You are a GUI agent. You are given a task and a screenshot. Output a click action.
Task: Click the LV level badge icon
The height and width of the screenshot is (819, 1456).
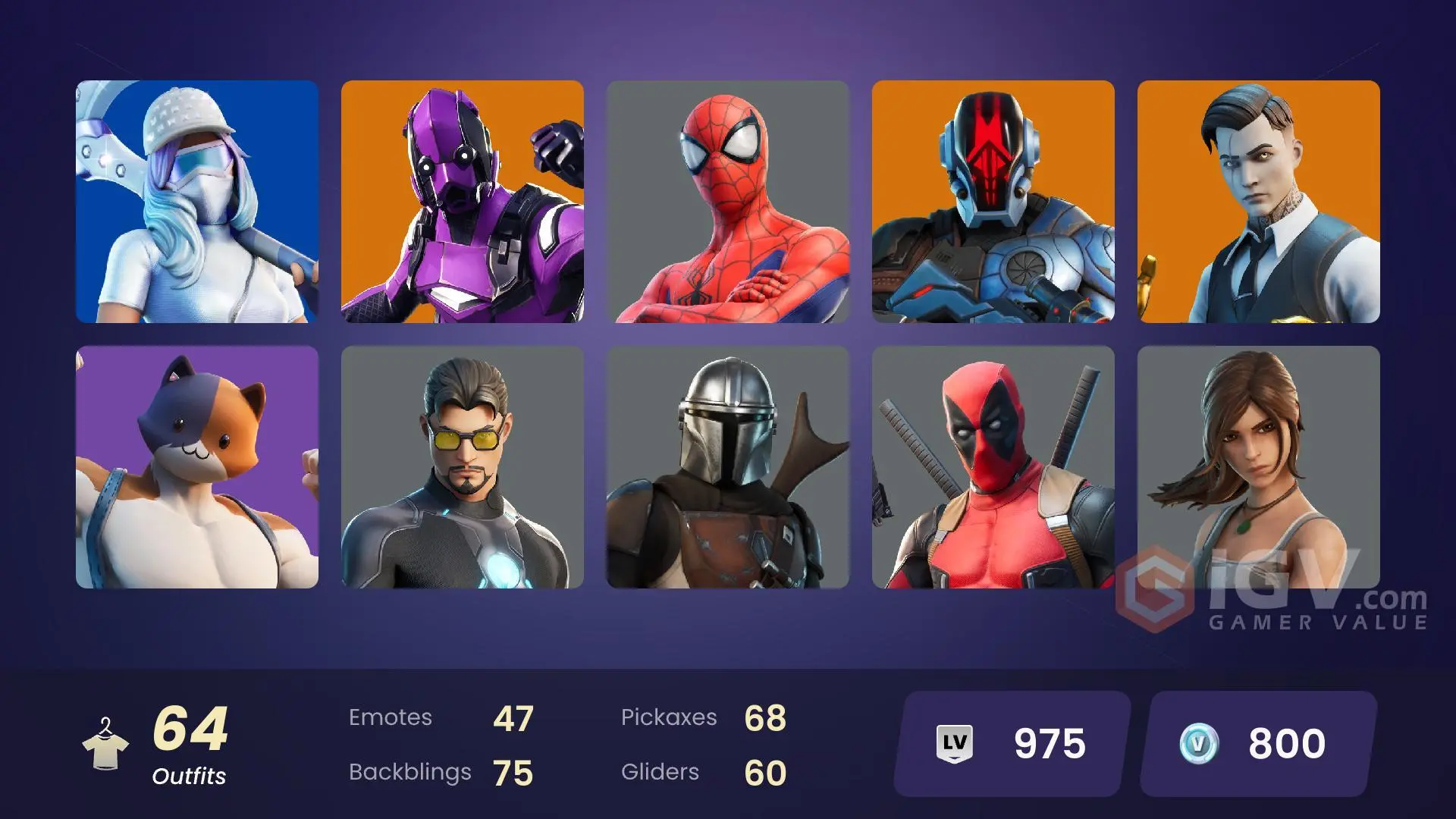(954, 743)
